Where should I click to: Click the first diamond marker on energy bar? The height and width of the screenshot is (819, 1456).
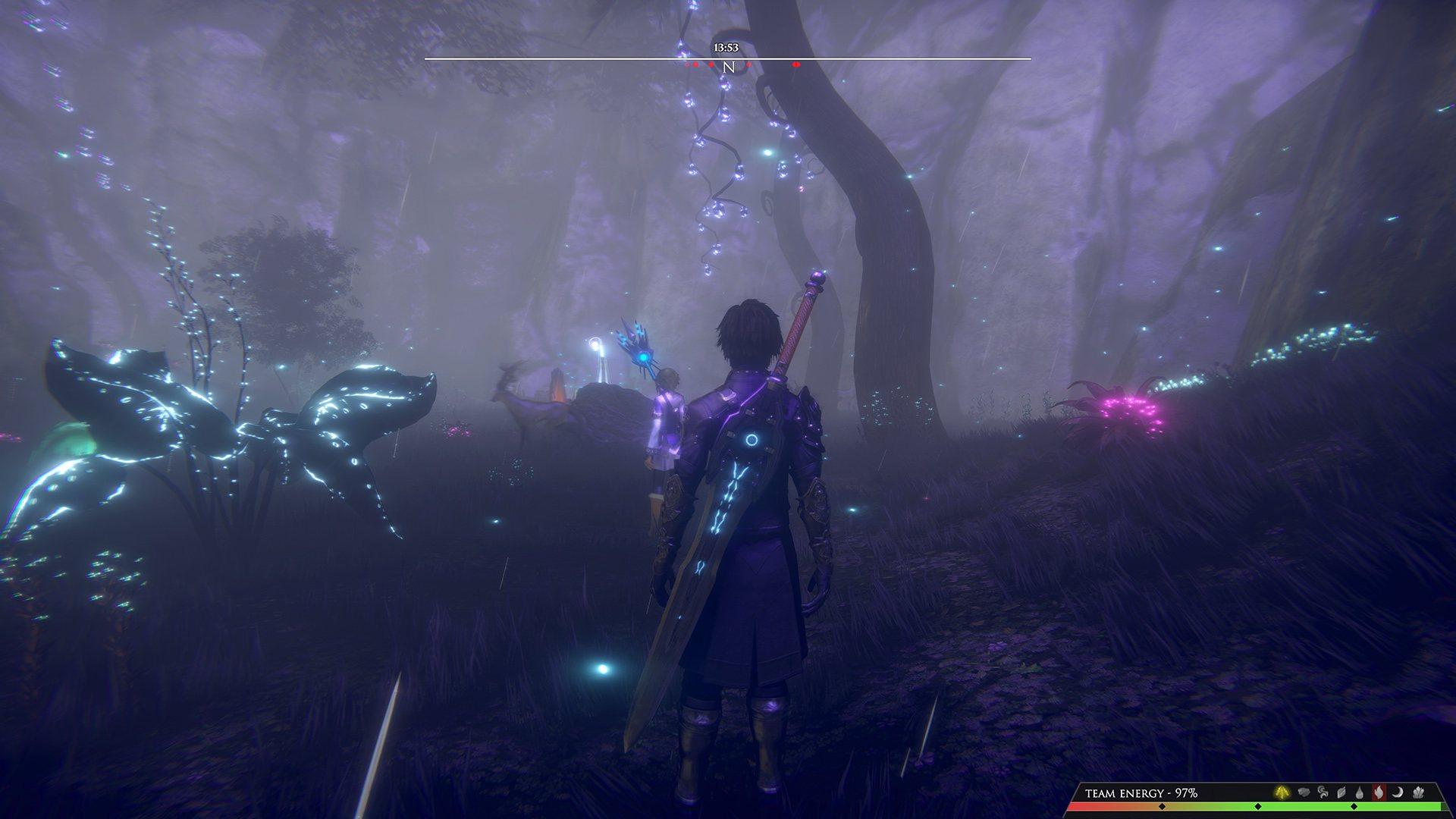pos(1161,808)
